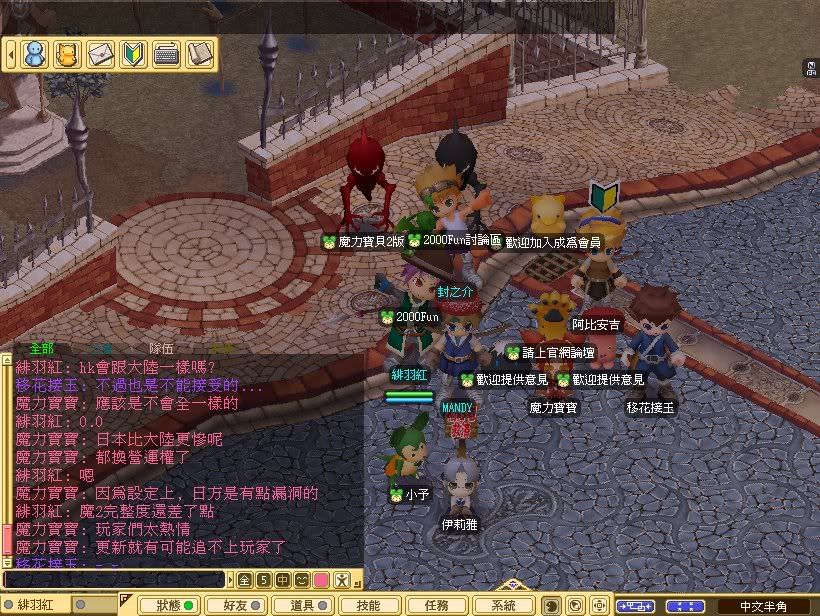Open the smiley face emote button
The height and width of the screenshot is (616, 820).
pyautogui.click(x=301, y=579)
